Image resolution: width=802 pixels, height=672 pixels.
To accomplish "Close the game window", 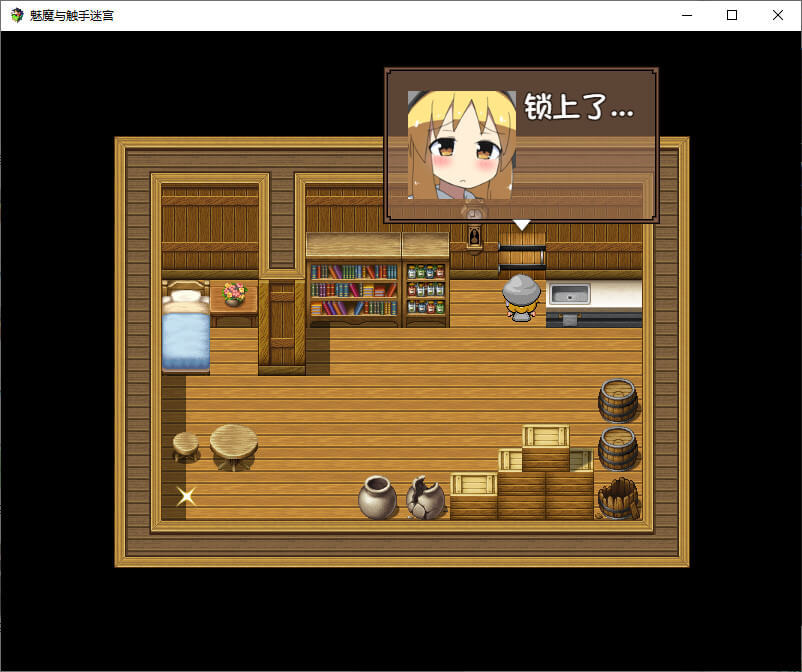I will [778, 15].
